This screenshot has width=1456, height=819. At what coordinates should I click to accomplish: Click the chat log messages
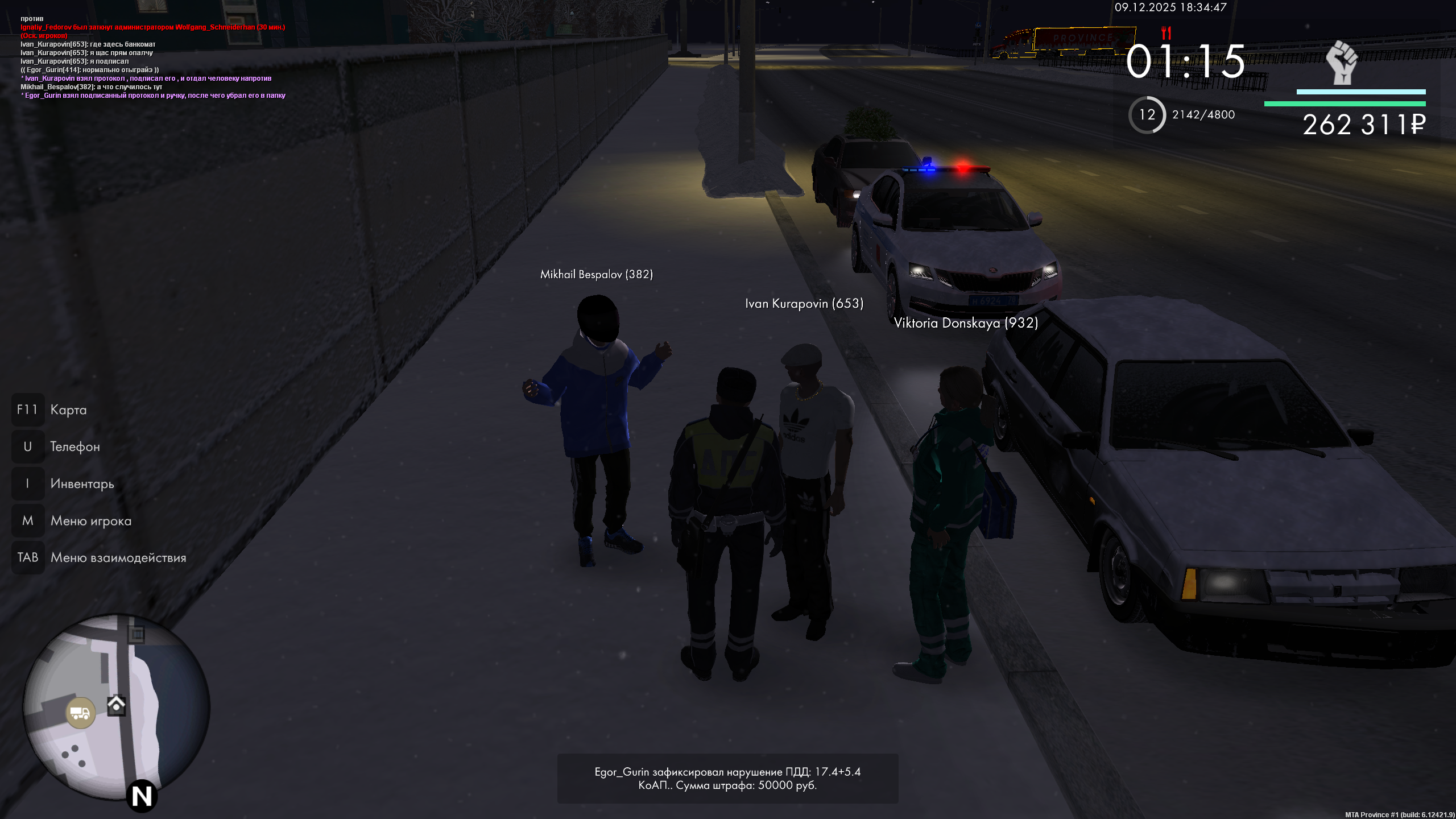pyautogui.click(x=153, y=57)
